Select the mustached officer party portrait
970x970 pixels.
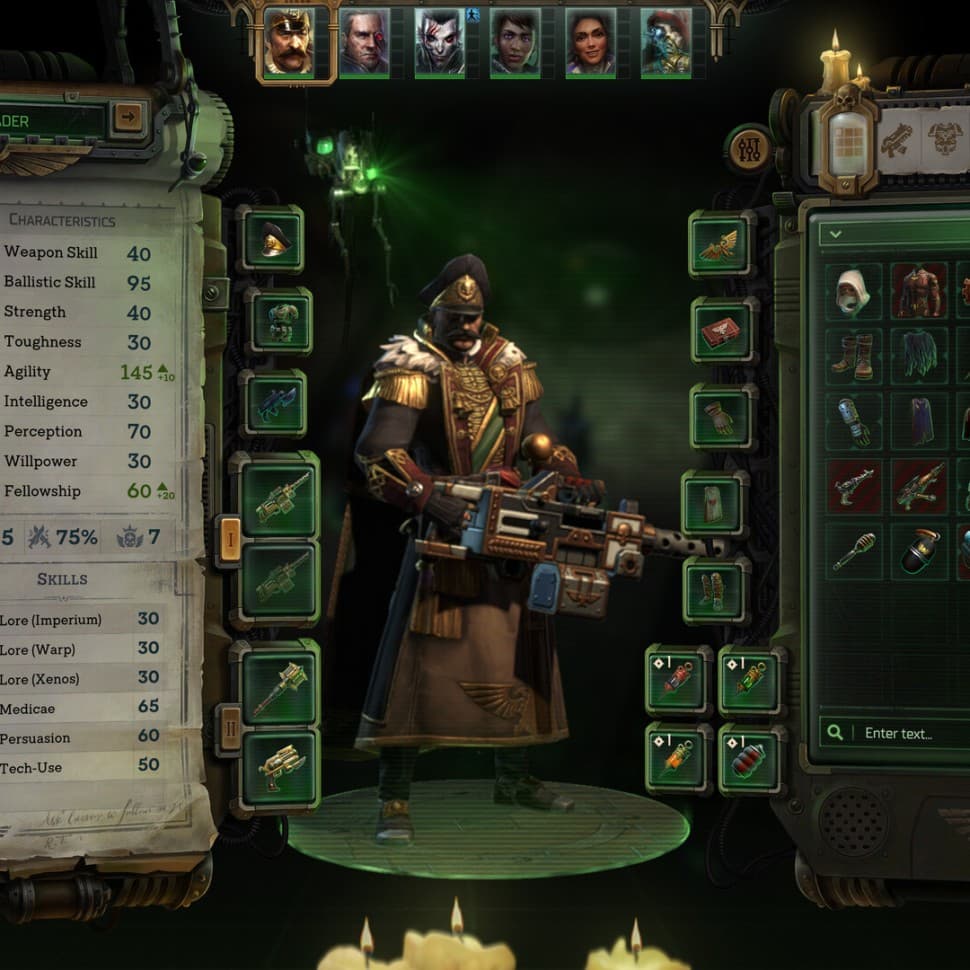point(297,43)
